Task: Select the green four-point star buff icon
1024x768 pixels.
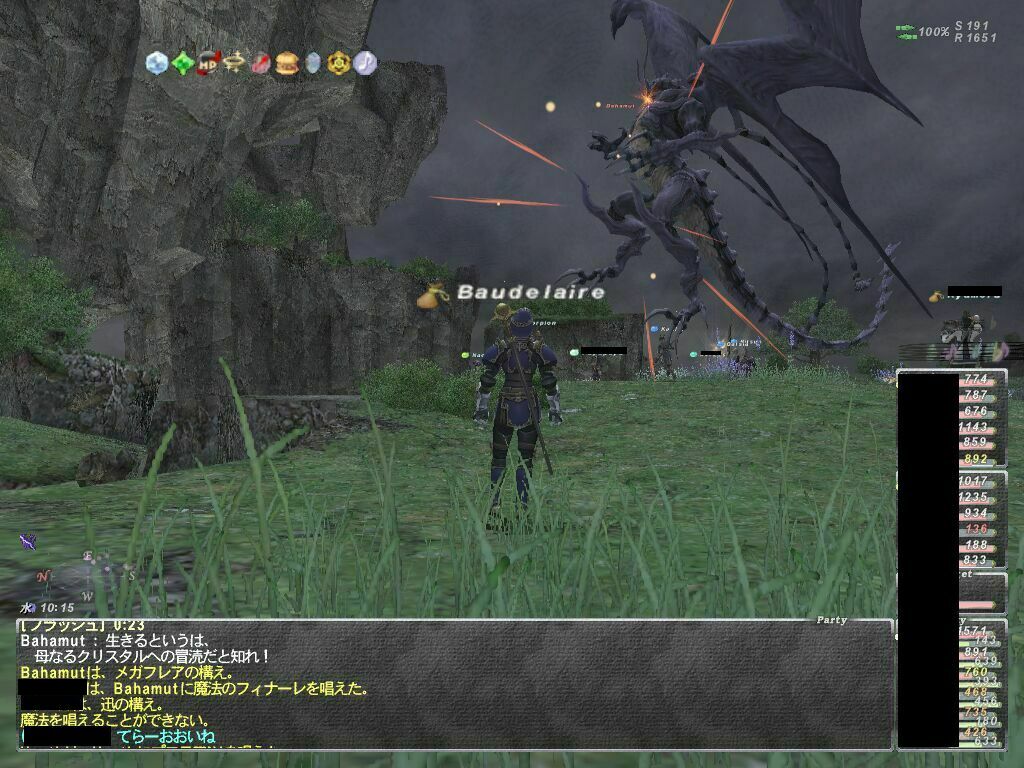Action: click(183, 63)
